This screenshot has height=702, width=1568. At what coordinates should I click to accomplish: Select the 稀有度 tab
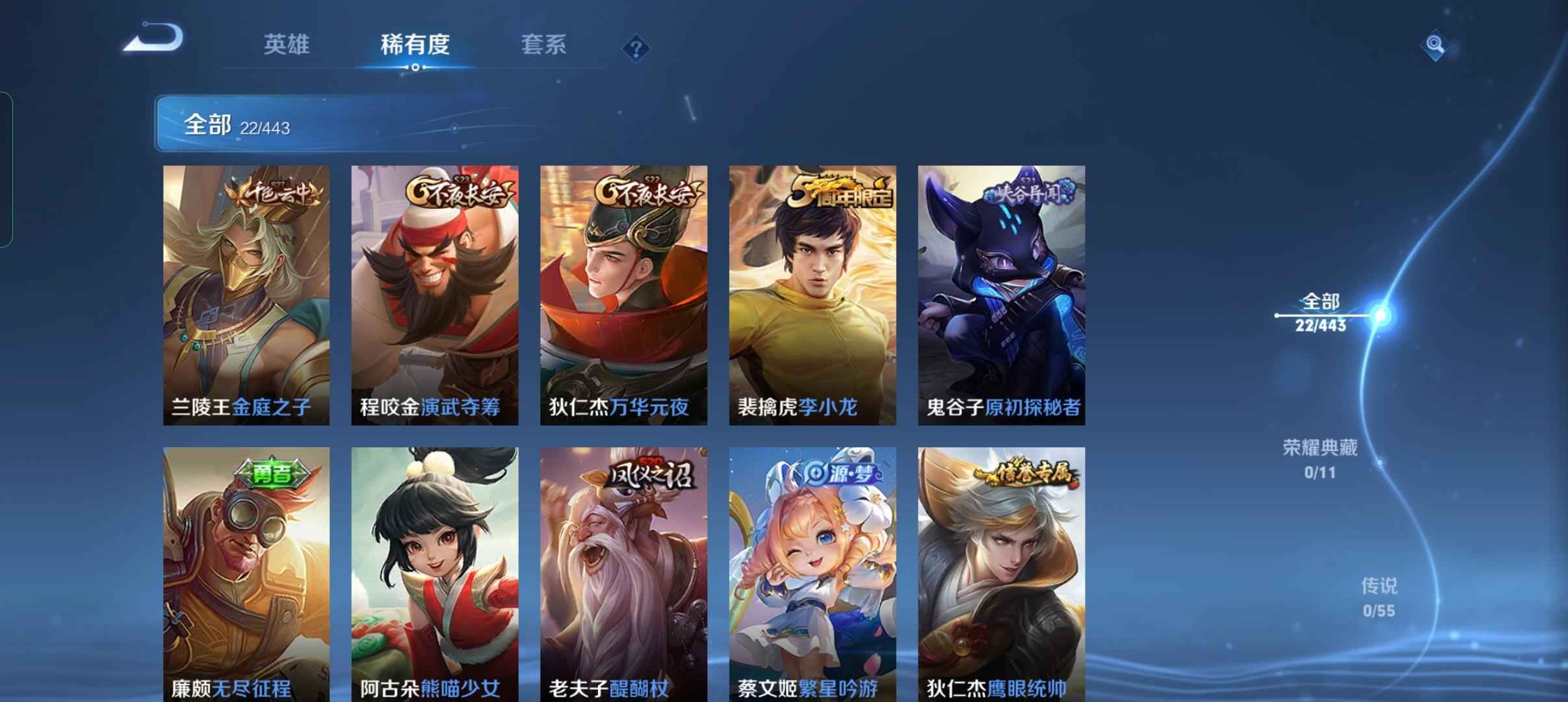pos(415,45)
